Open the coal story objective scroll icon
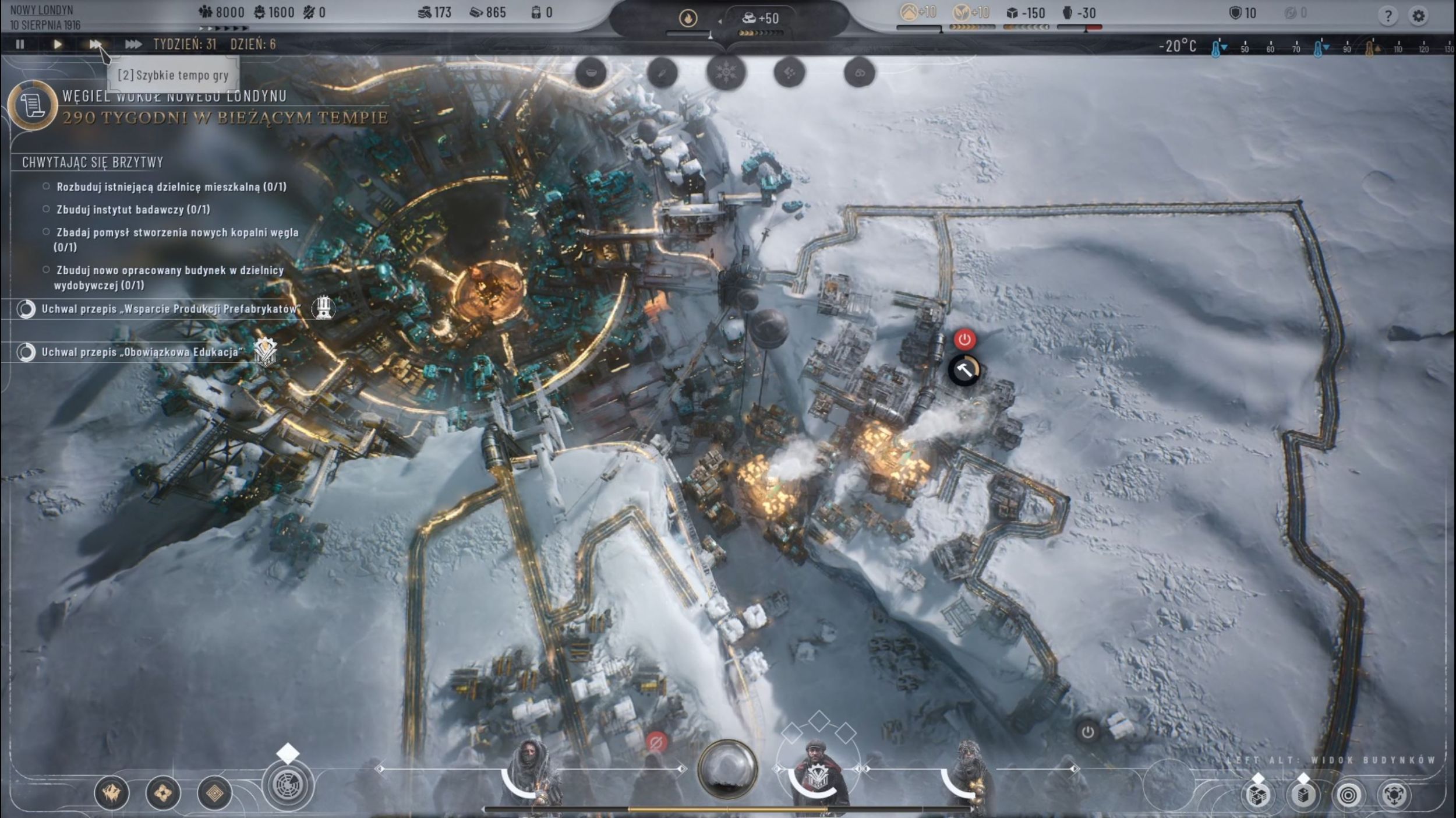Screen dimensions: 1456x818 (x=33, y=105)
